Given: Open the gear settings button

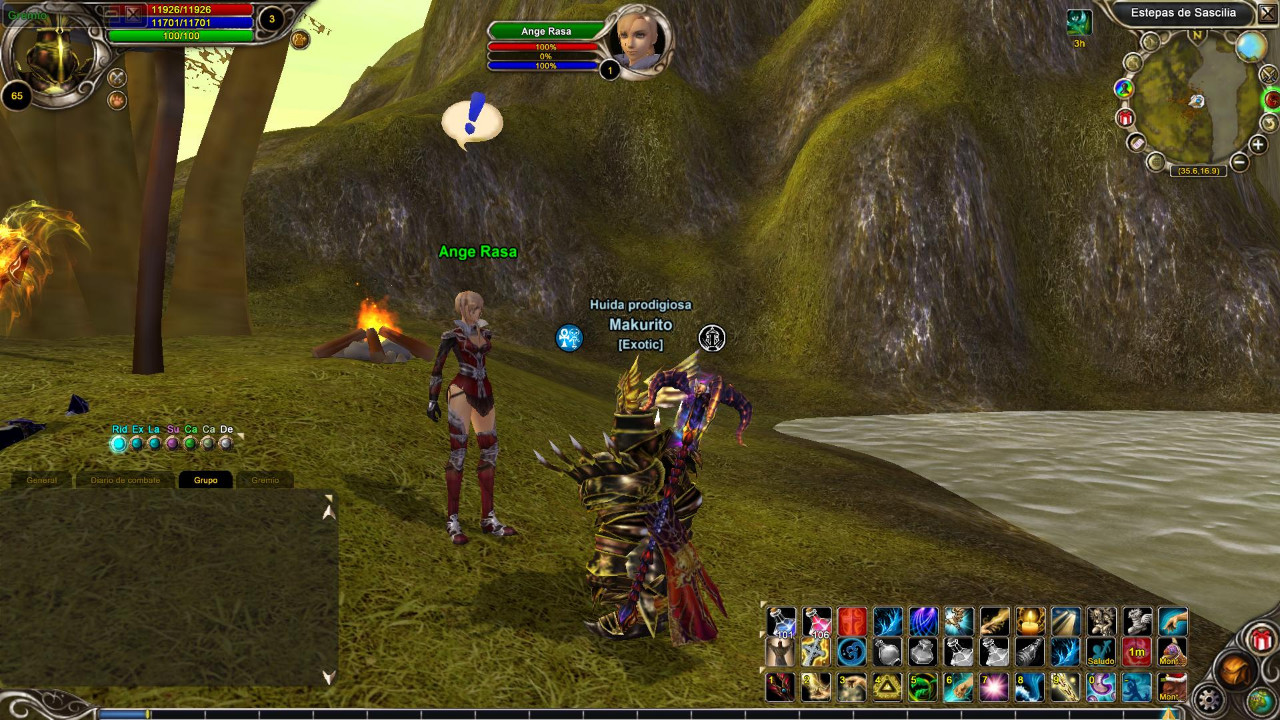Looking at the screenshot, I should [1209, 698].
